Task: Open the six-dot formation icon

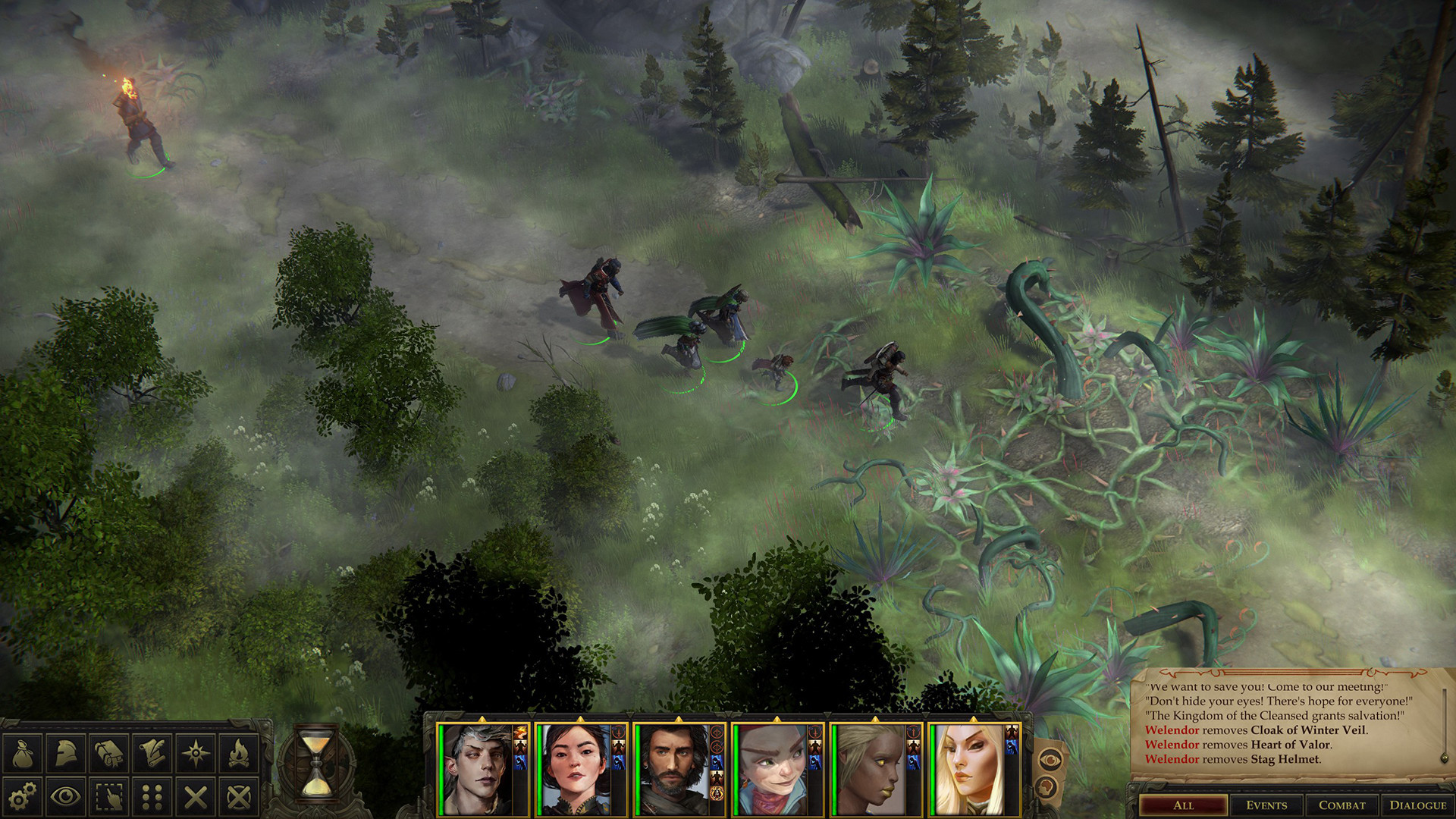Action: tap(152, 796)
